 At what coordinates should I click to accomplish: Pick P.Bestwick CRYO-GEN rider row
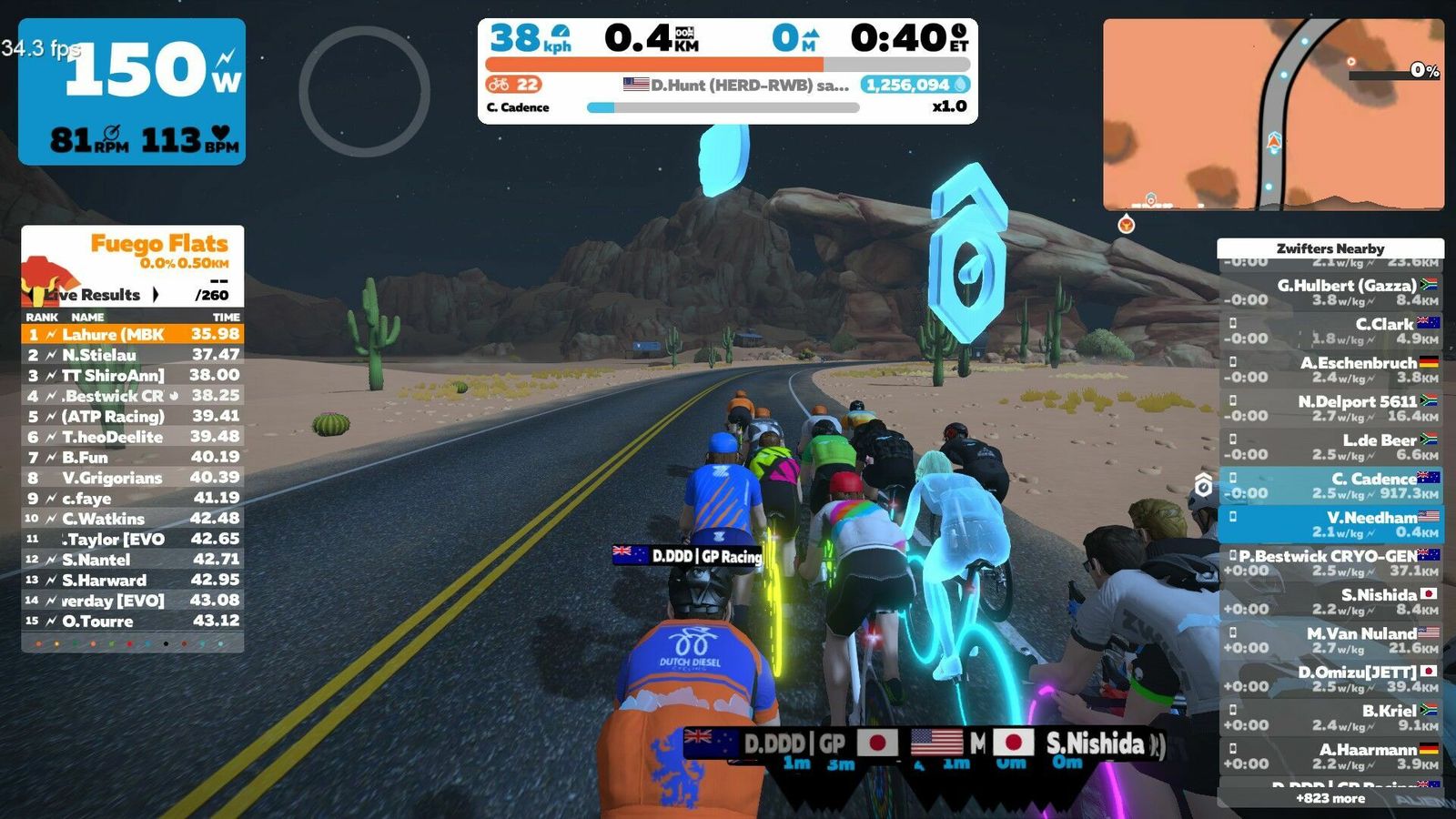click(x=1330, y=563)
